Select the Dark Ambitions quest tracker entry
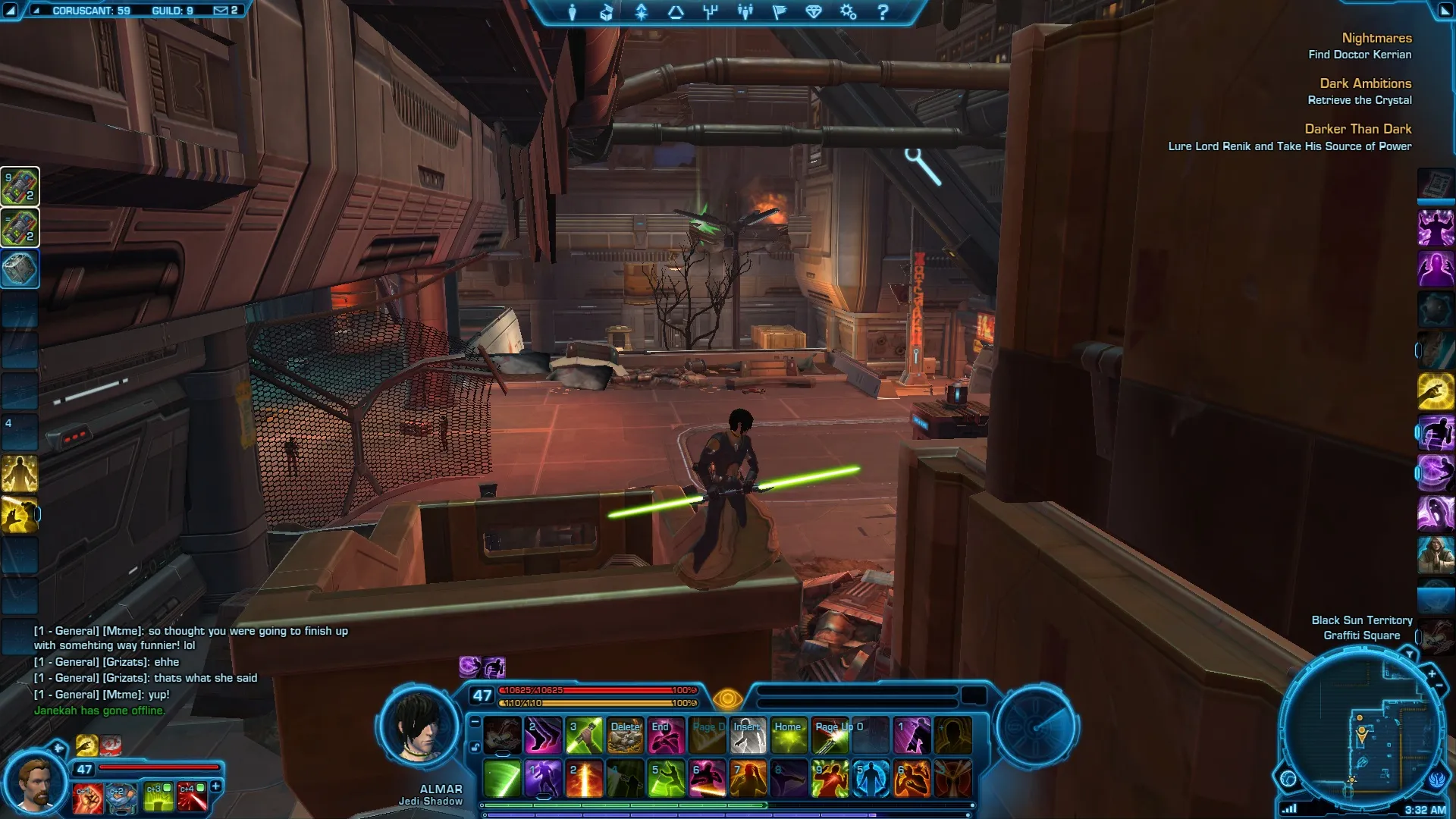This screenshot has height=819, width=1456. coord(1365,83)
